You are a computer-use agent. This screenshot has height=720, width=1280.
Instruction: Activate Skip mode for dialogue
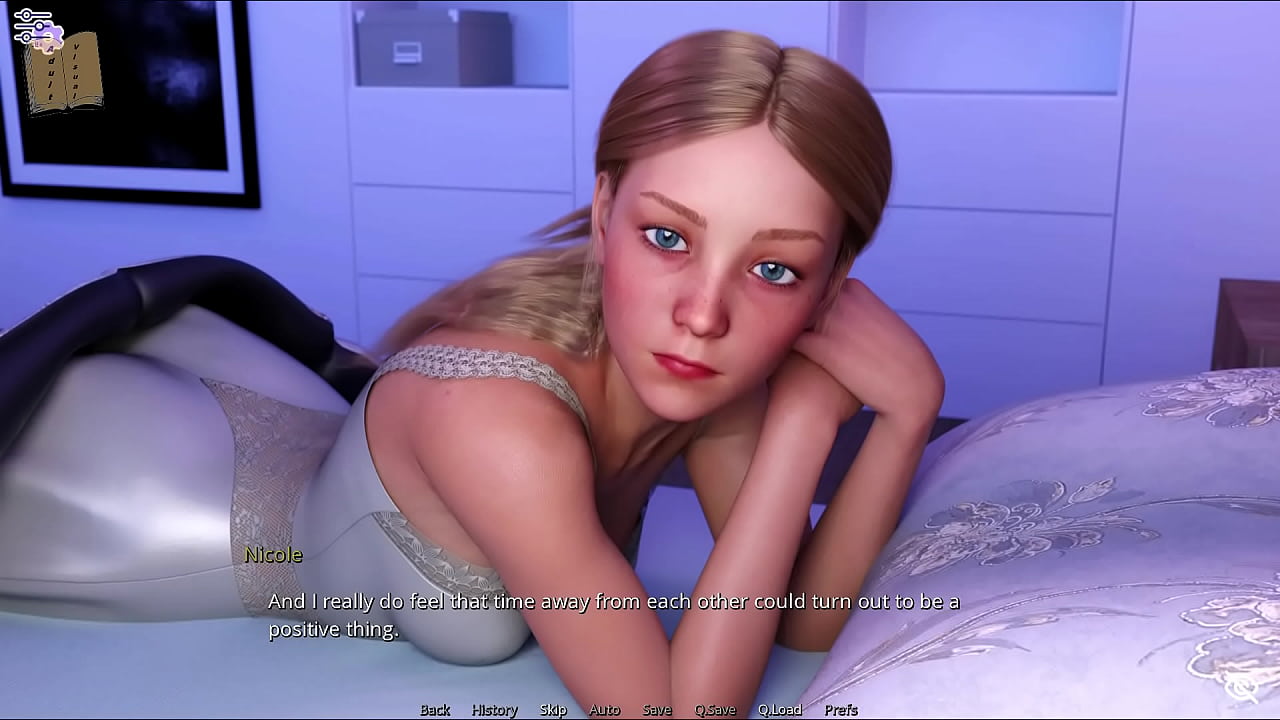pyautogui.click(x=553, y=710)
